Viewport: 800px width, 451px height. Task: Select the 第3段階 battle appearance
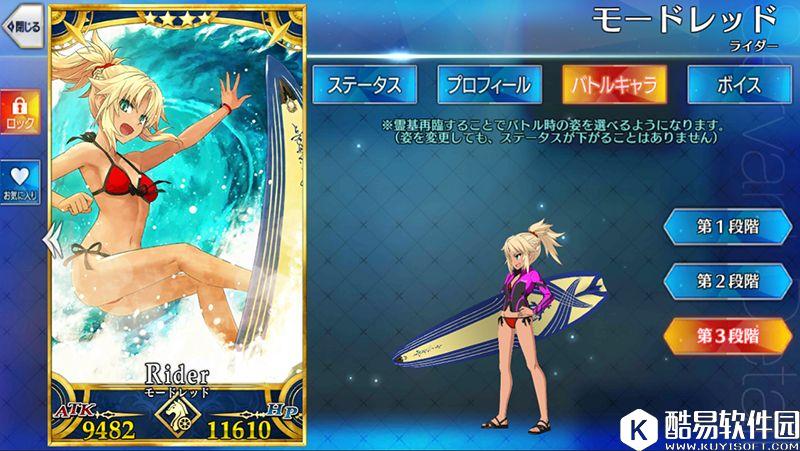tap(729, 336)
